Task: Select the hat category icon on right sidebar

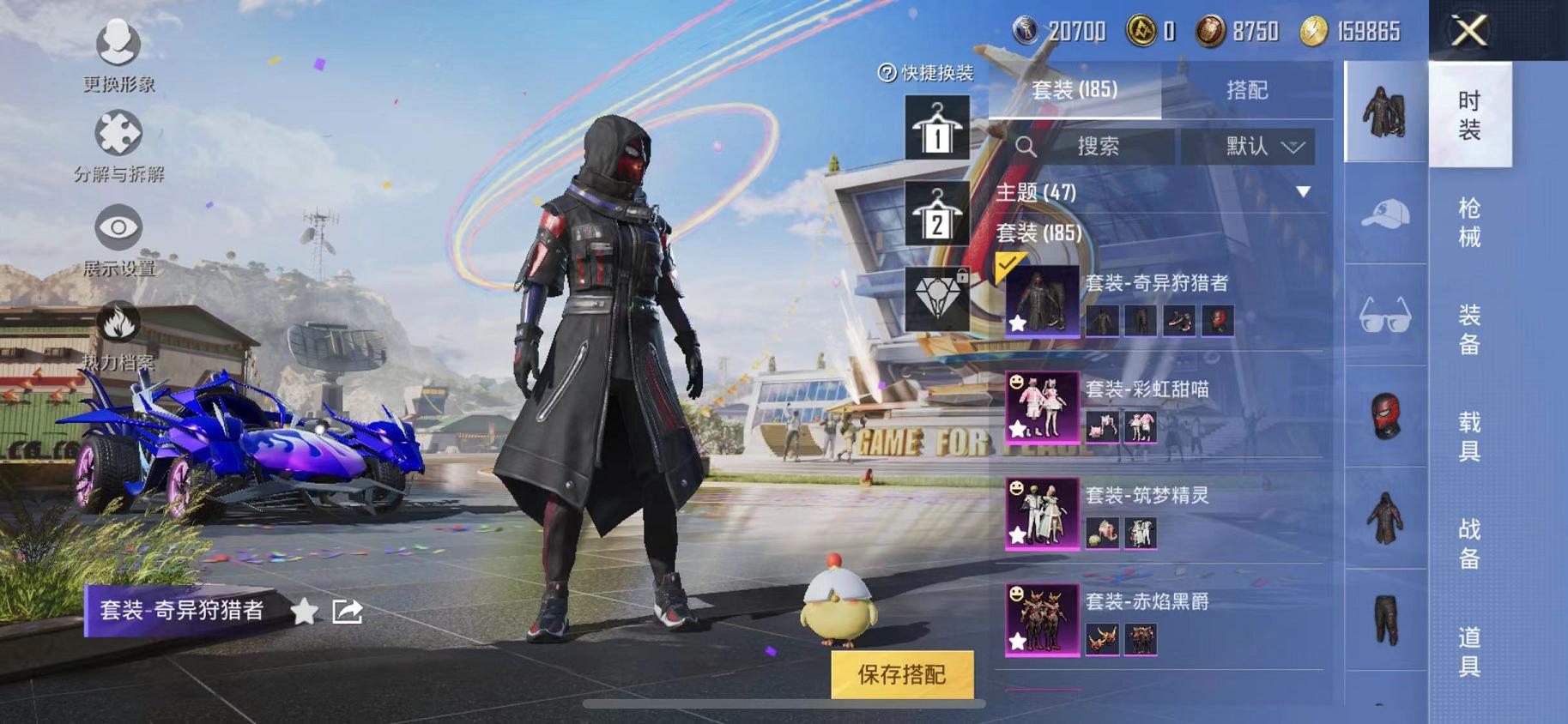Action: point(1383,211)
